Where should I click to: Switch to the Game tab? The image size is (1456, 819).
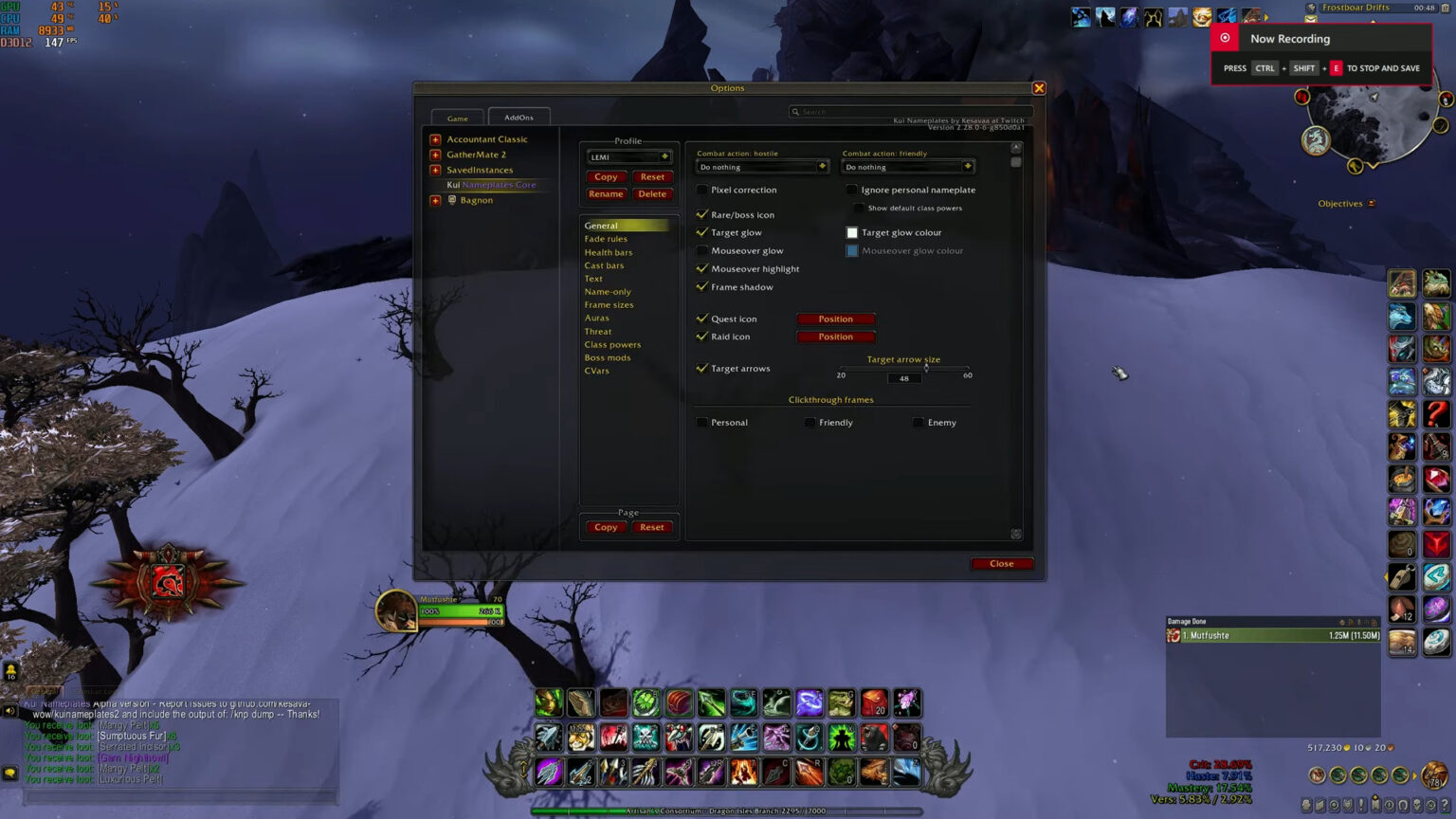[x=457, y=118]
